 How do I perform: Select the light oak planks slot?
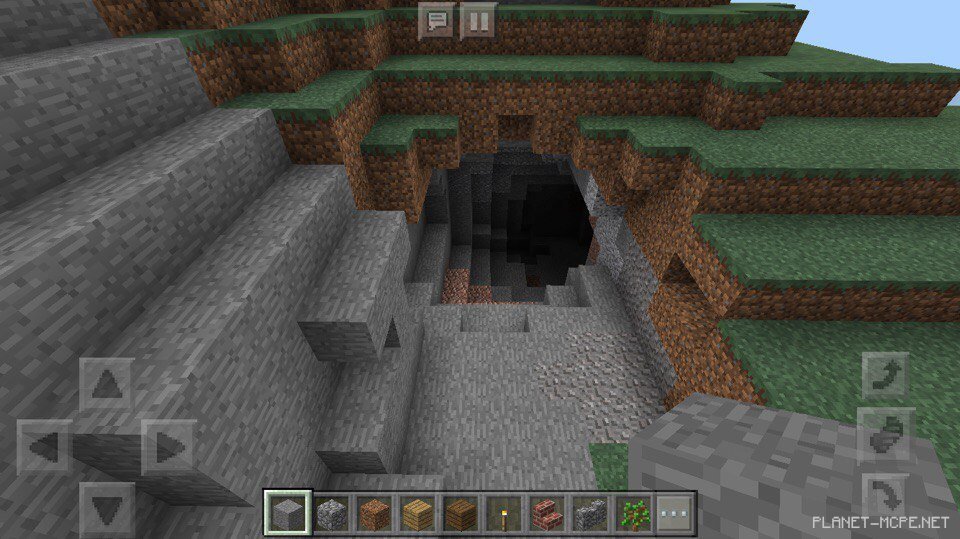click(x=417, y=514)
